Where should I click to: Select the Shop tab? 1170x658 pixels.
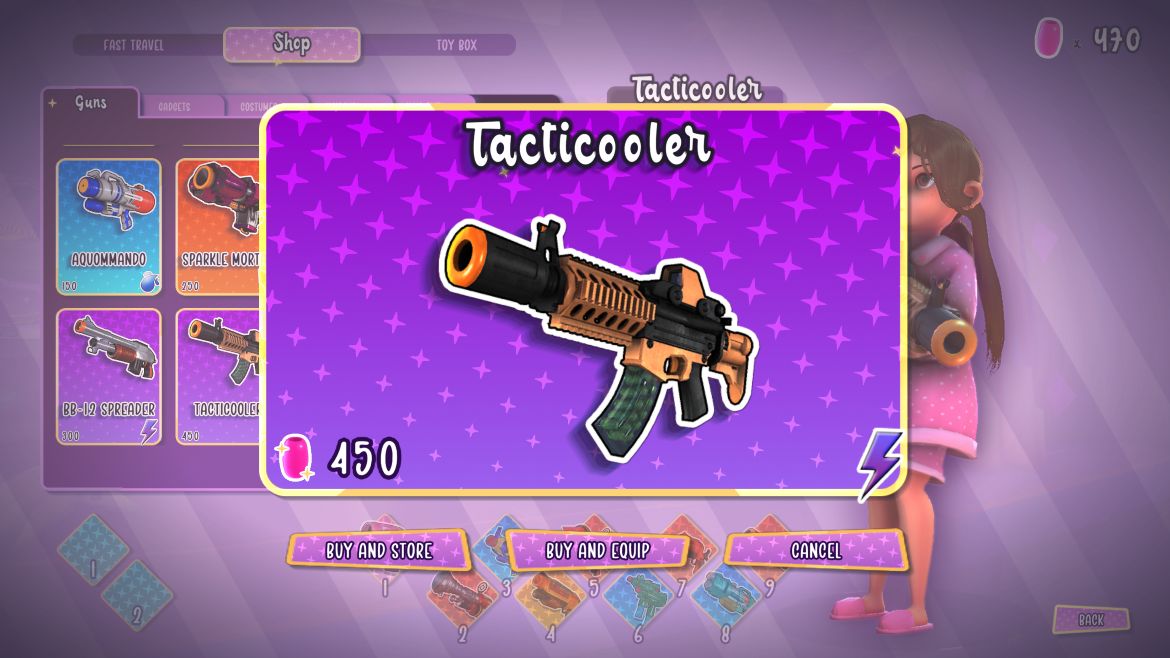coord(291,44)
